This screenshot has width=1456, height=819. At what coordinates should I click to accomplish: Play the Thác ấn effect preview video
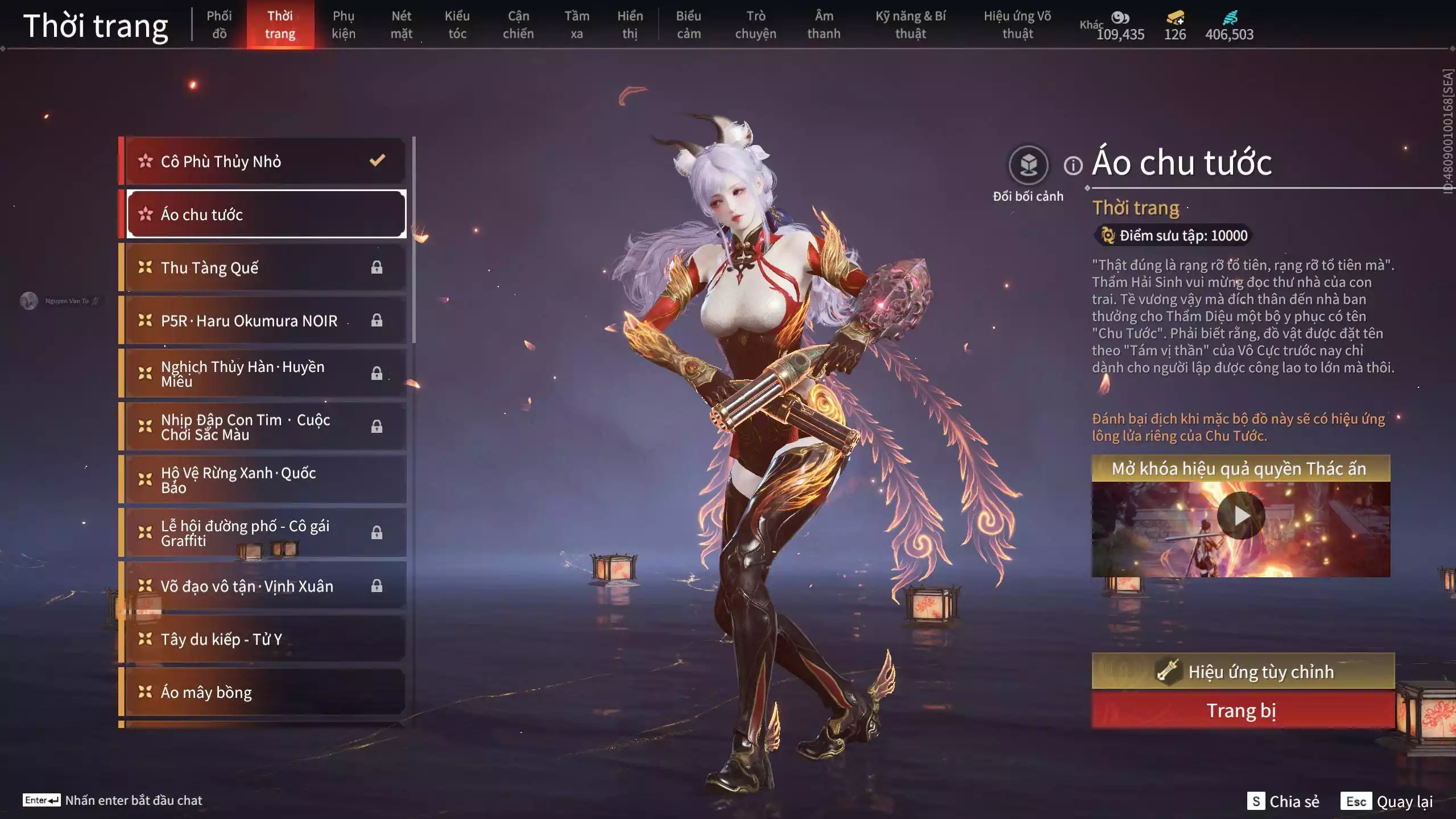click(x=1241, y=516)
